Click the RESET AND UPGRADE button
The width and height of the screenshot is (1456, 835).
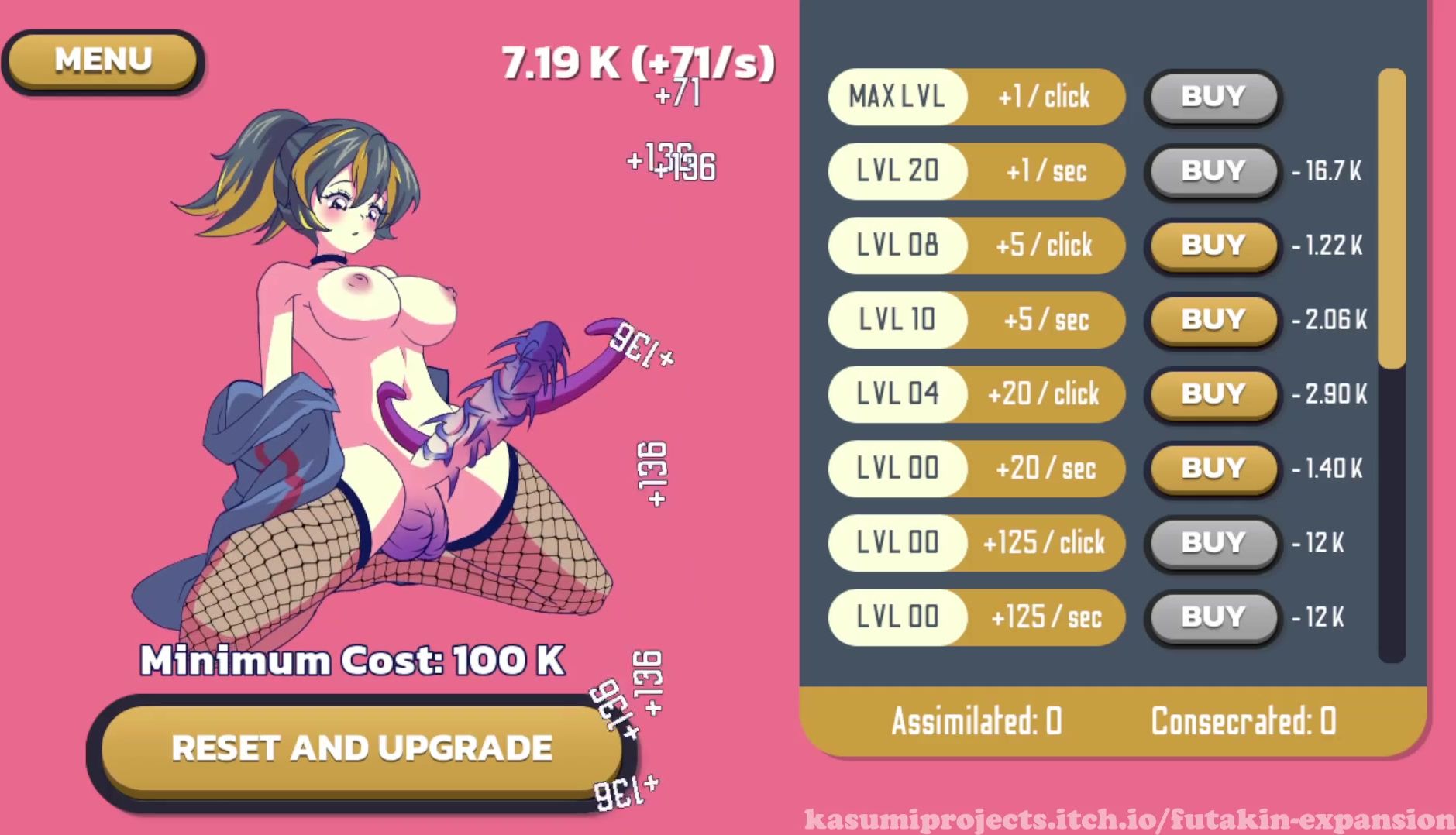361,748
